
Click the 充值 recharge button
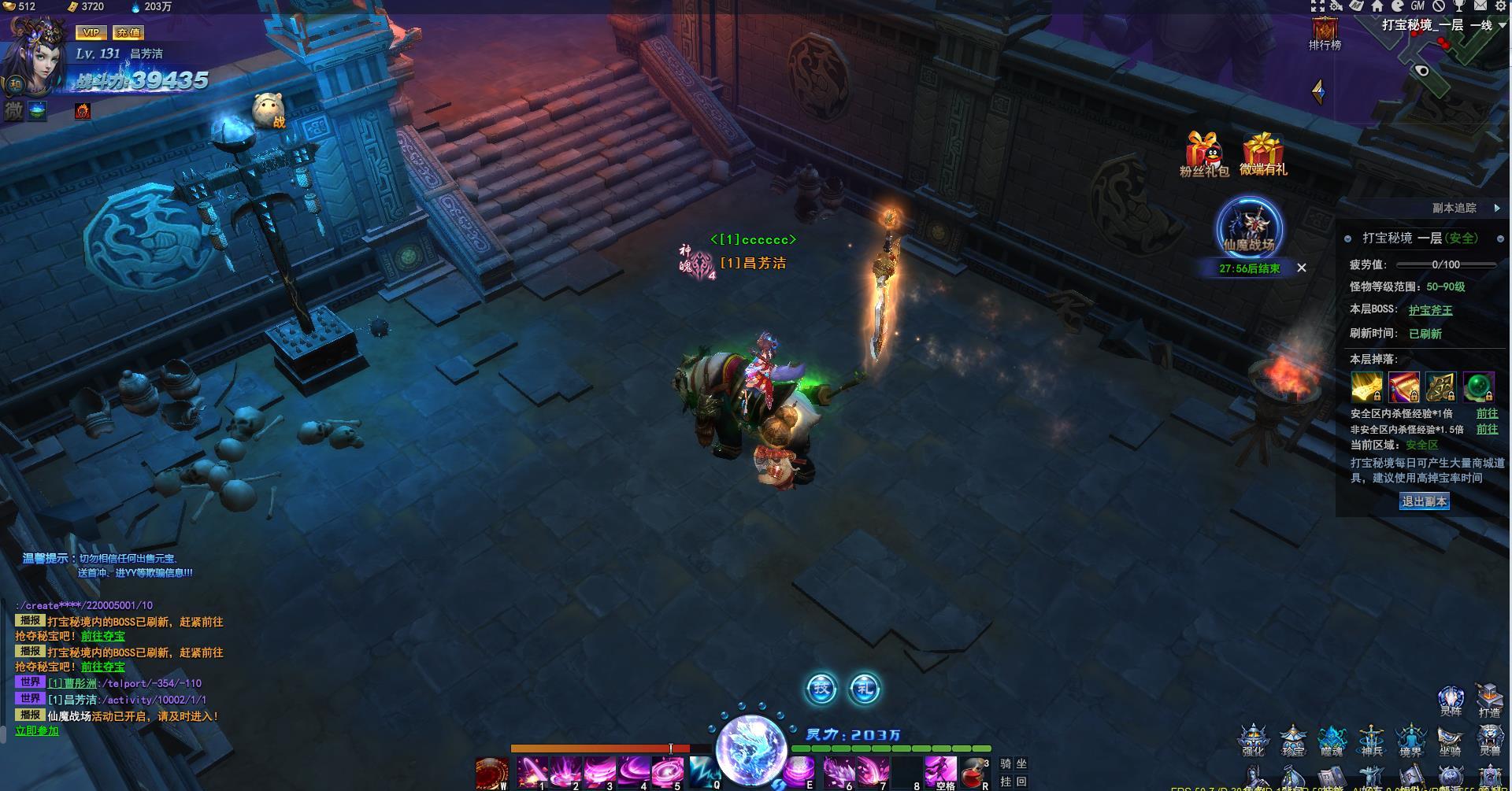coord(127,32)
